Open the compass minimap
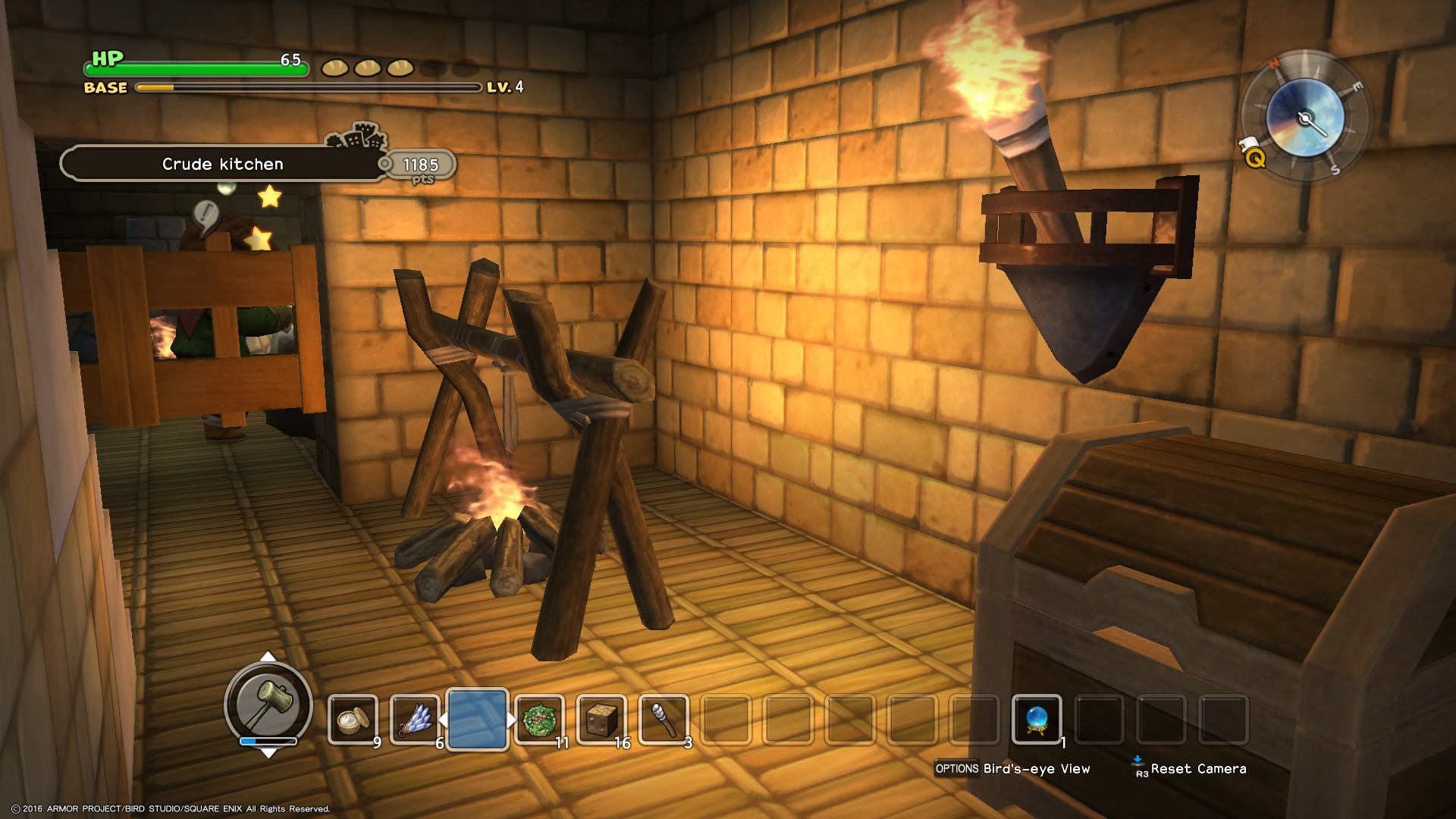The image size is (1456, 819). point(1305,118)
